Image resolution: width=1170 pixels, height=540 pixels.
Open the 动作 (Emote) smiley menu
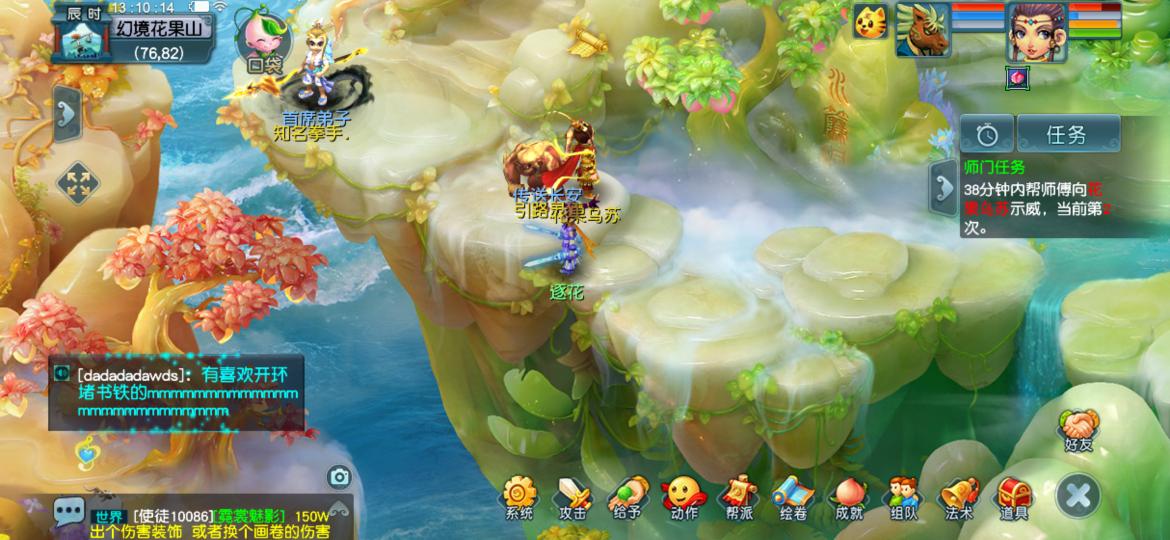click(x=684, y=497)
